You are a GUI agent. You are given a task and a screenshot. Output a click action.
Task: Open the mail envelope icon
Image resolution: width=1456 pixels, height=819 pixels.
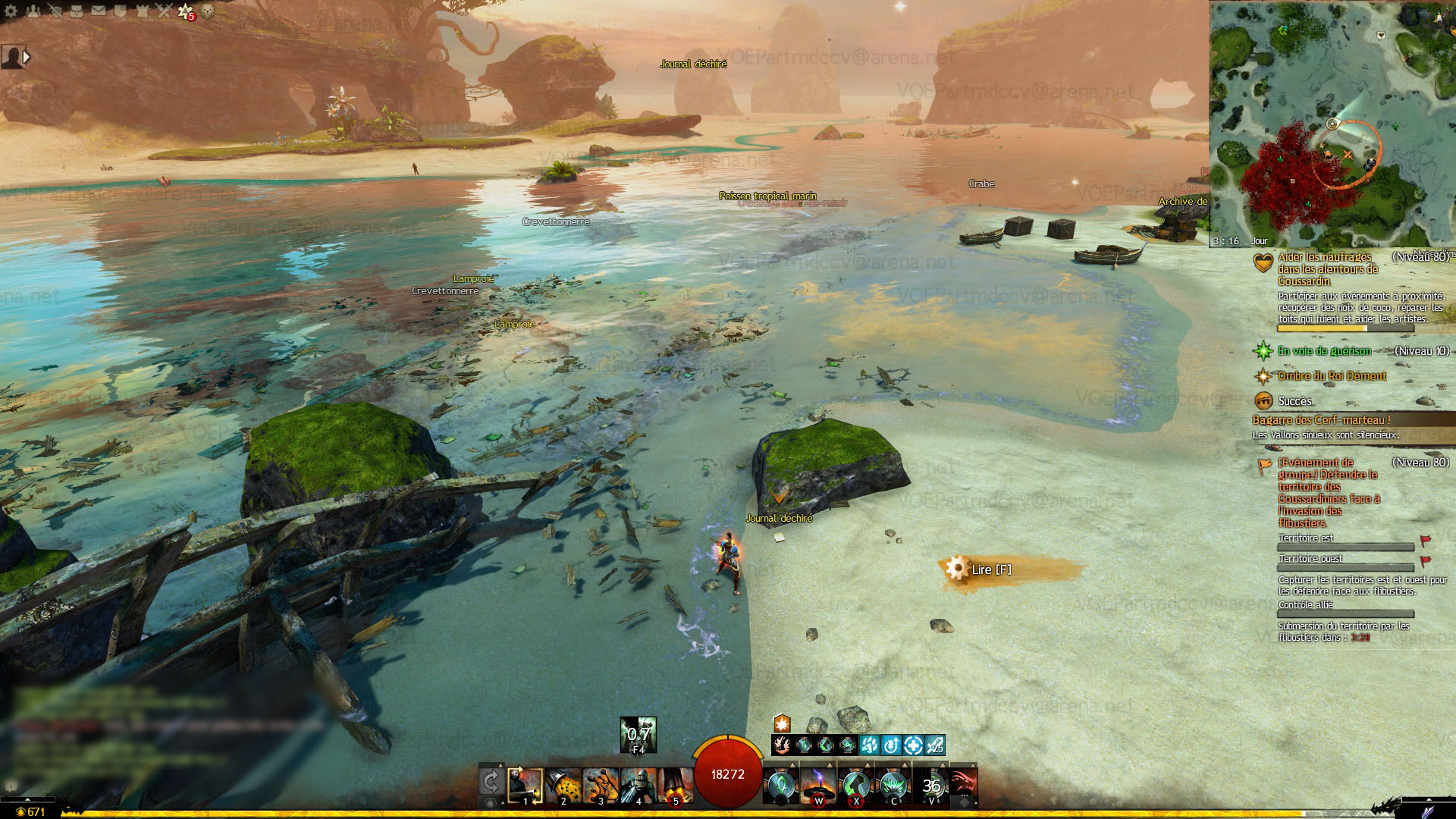[99, 11]
